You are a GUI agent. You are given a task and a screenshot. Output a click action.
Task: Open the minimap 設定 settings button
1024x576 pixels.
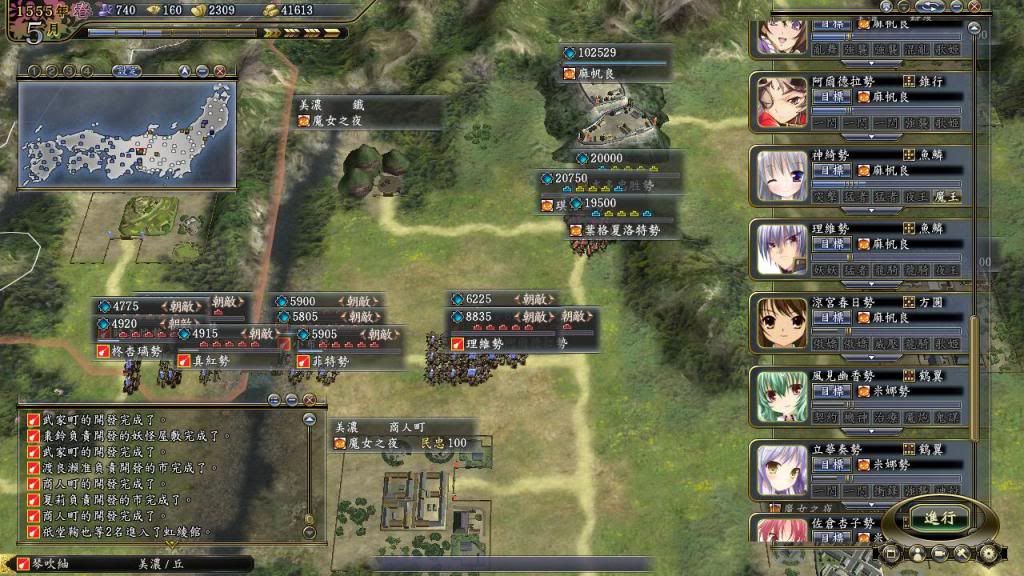point(126,71)
